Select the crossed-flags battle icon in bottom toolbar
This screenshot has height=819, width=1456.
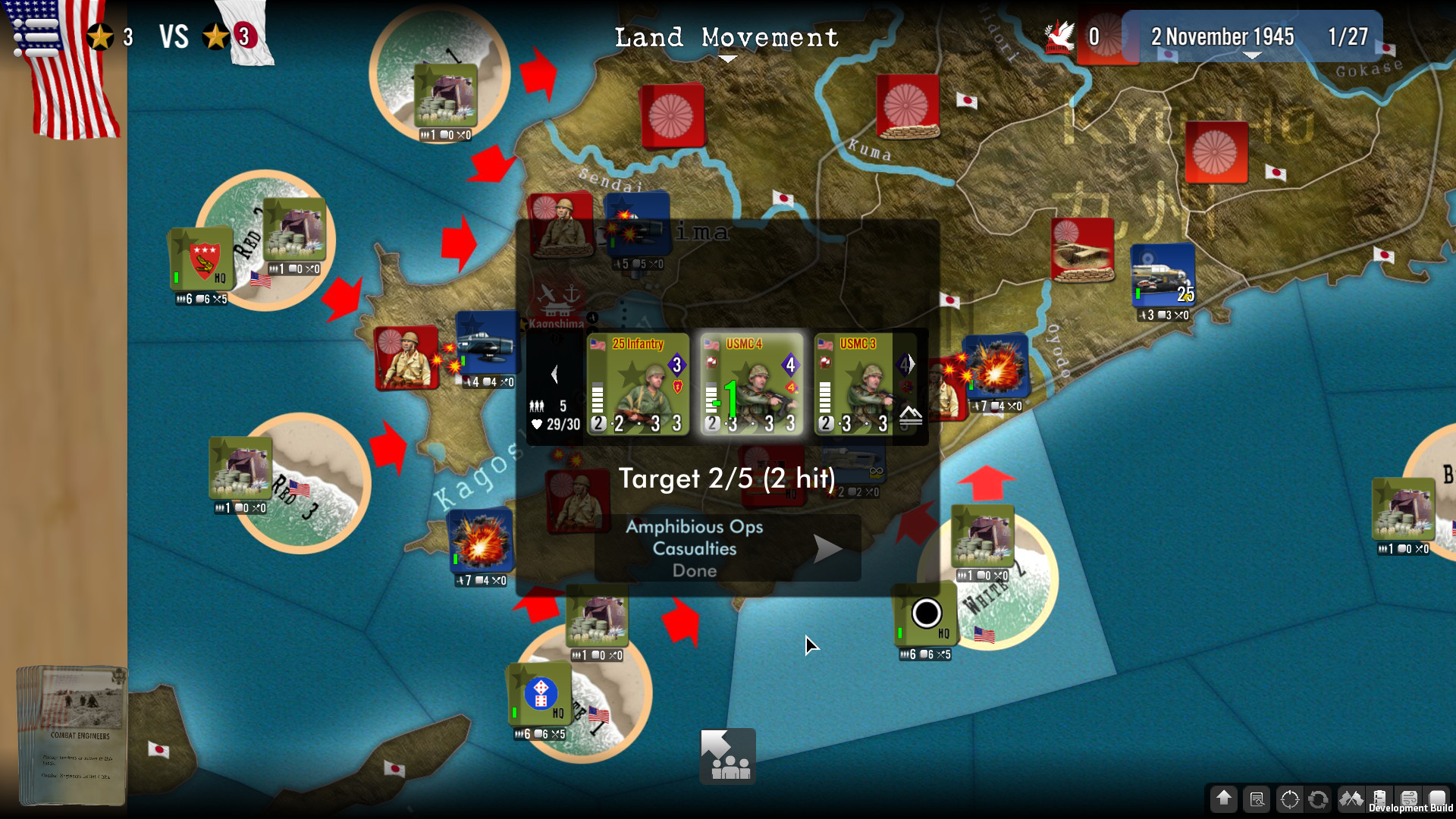[1352, 799]
